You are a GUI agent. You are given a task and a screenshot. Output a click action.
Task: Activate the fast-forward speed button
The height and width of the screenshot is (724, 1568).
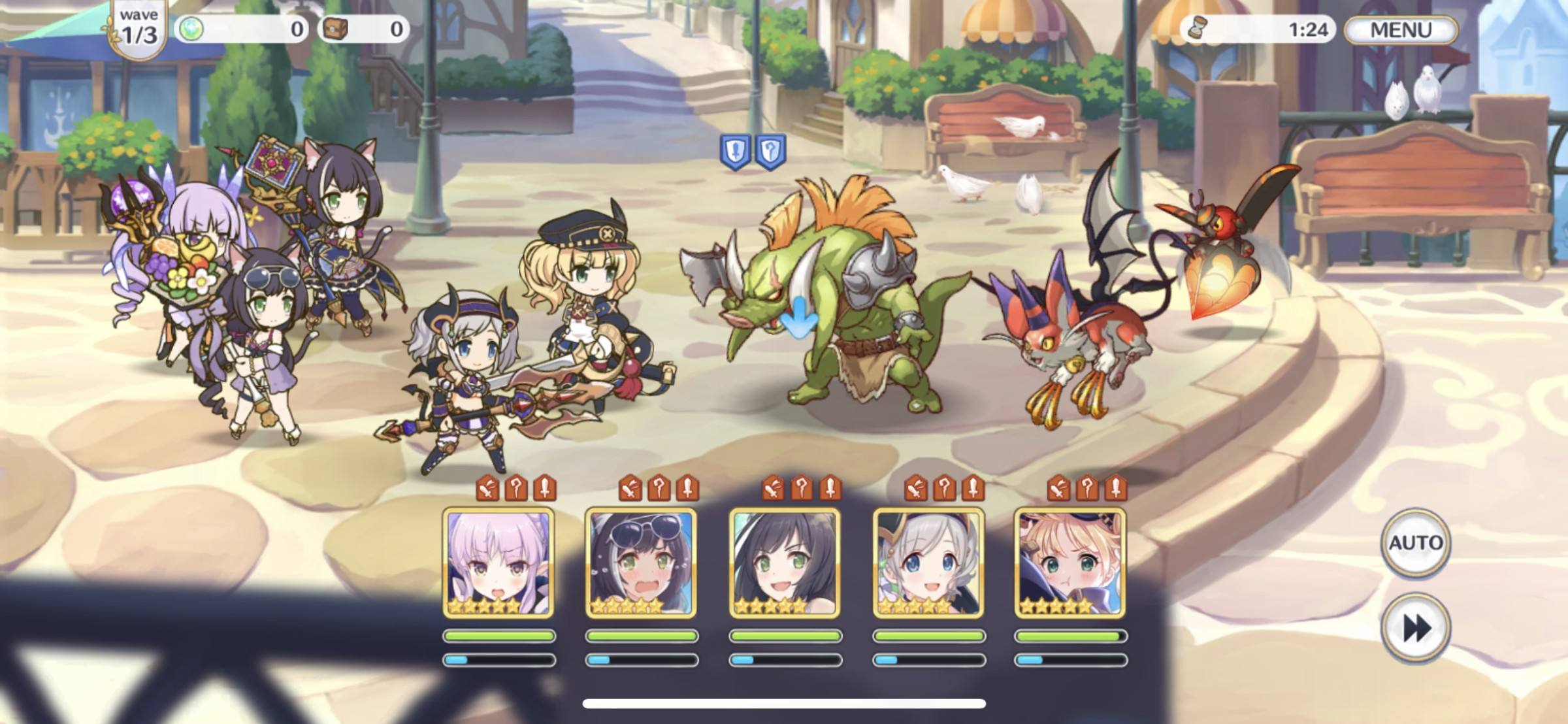coord(1415,629)
